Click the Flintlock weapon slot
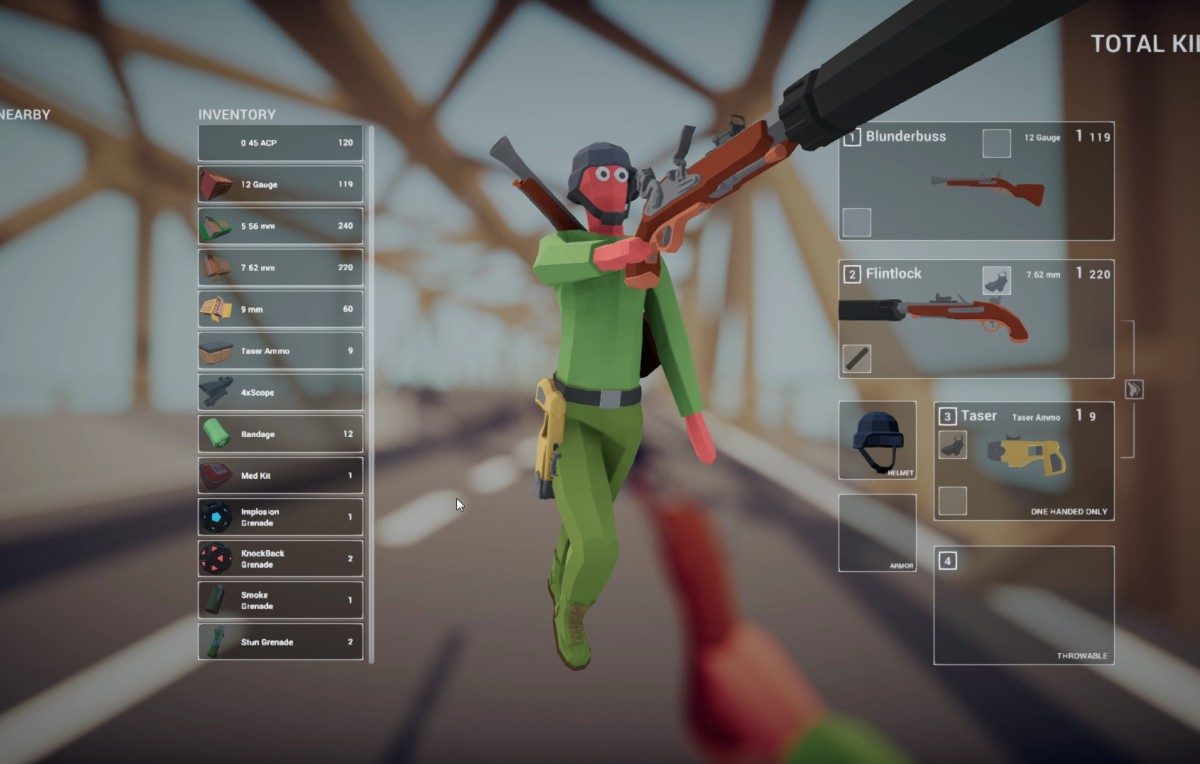The image size is (1200, 764). click(976, 319)
